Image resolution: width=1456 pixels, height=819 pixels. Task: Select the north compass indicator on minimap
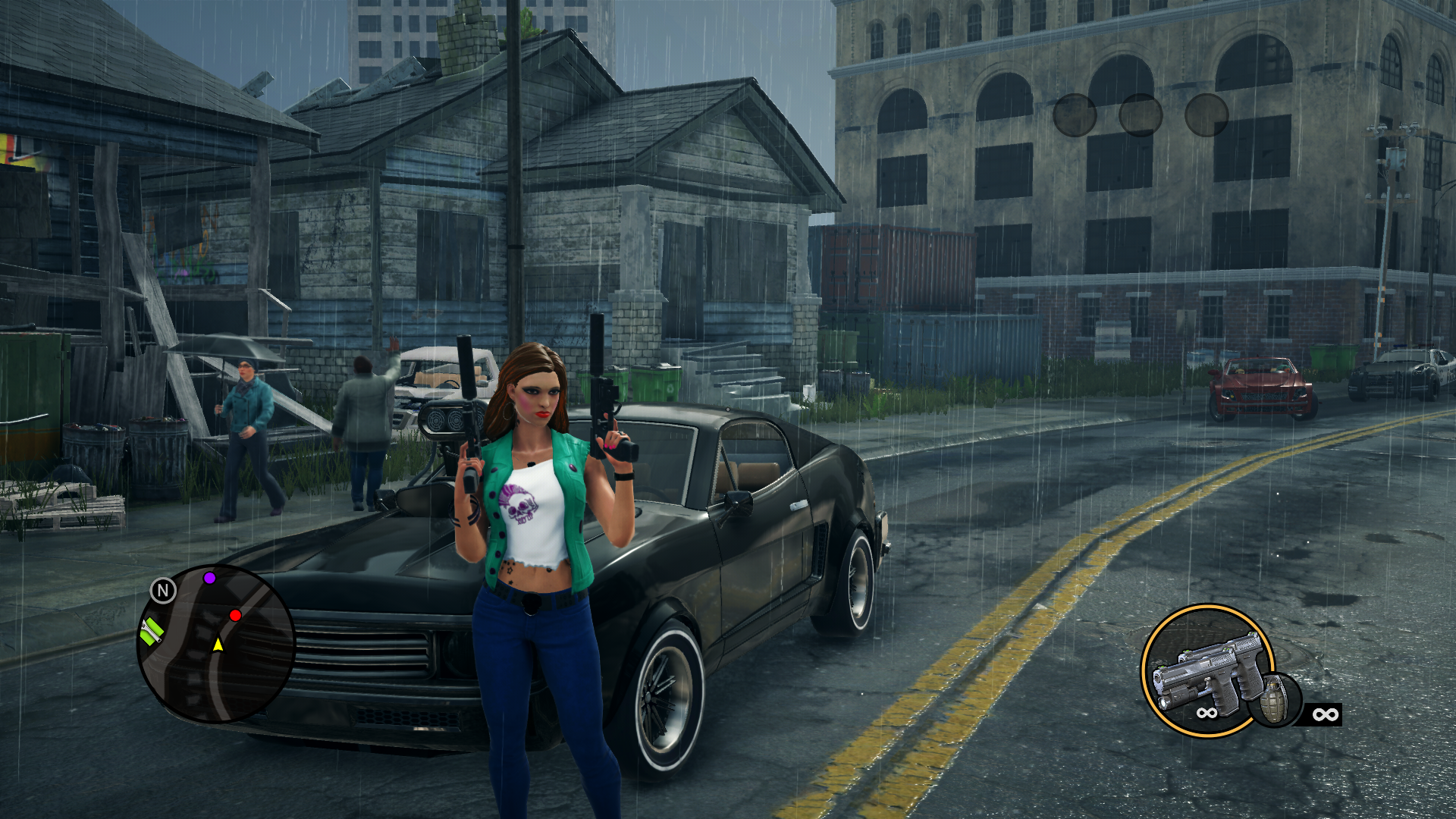[x=163, y=590]
